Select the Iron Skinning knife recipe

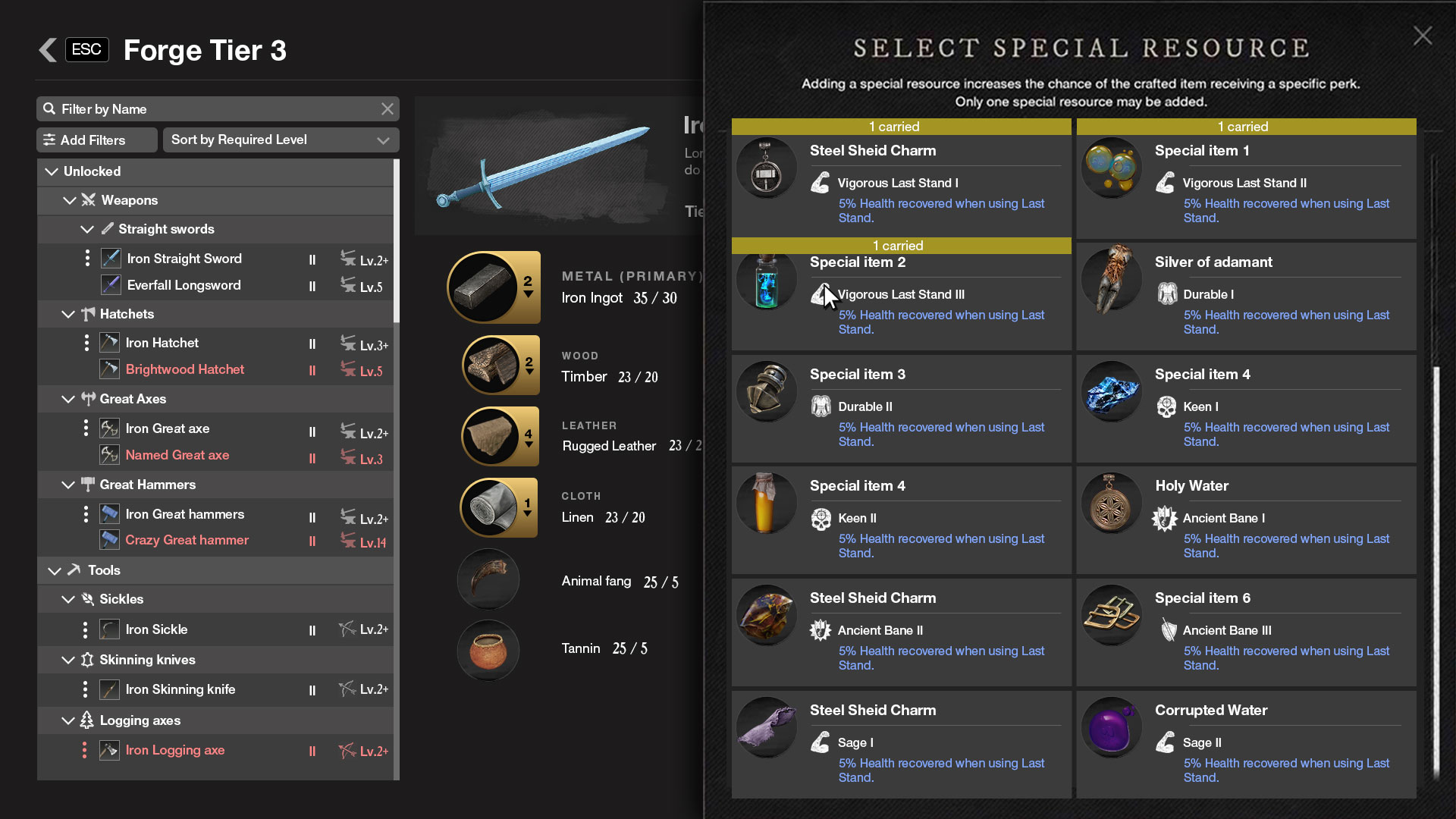(x=180, y=690)
